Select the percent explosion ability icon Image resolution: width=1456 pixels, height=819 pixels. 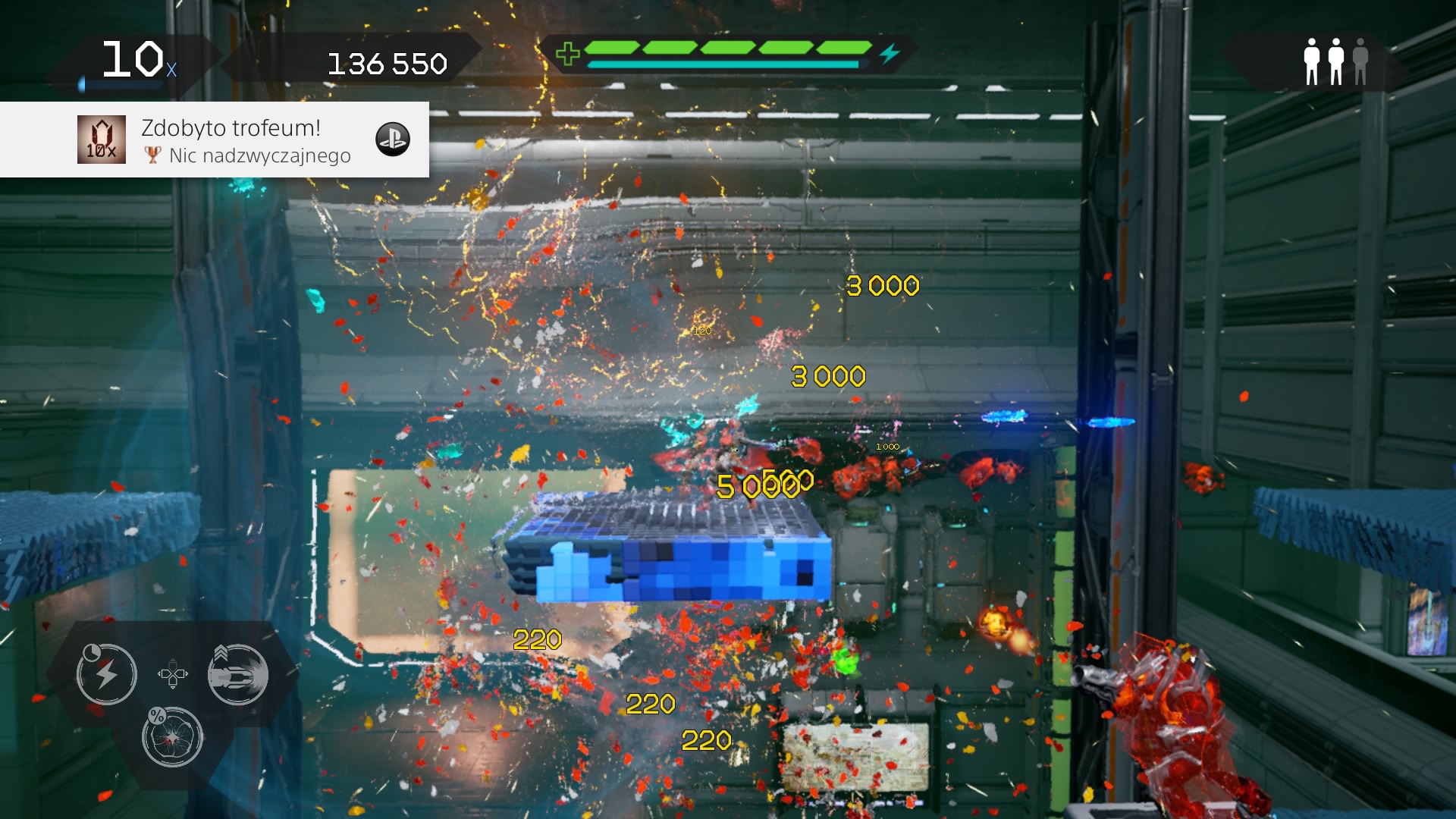(x=173, y=737)
